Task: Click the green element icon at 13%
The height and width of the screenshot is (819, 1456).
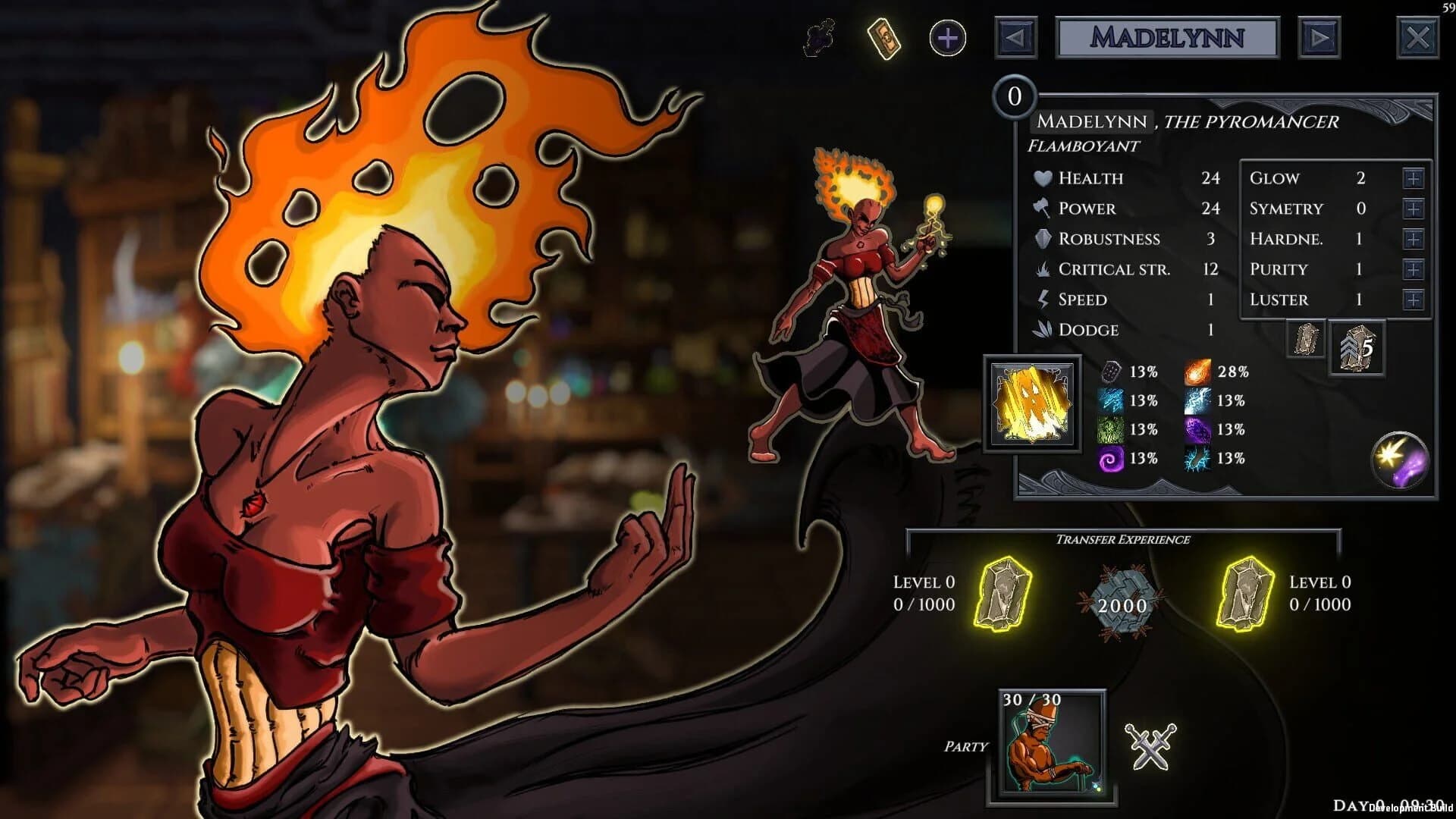Action: (1112, 428)
